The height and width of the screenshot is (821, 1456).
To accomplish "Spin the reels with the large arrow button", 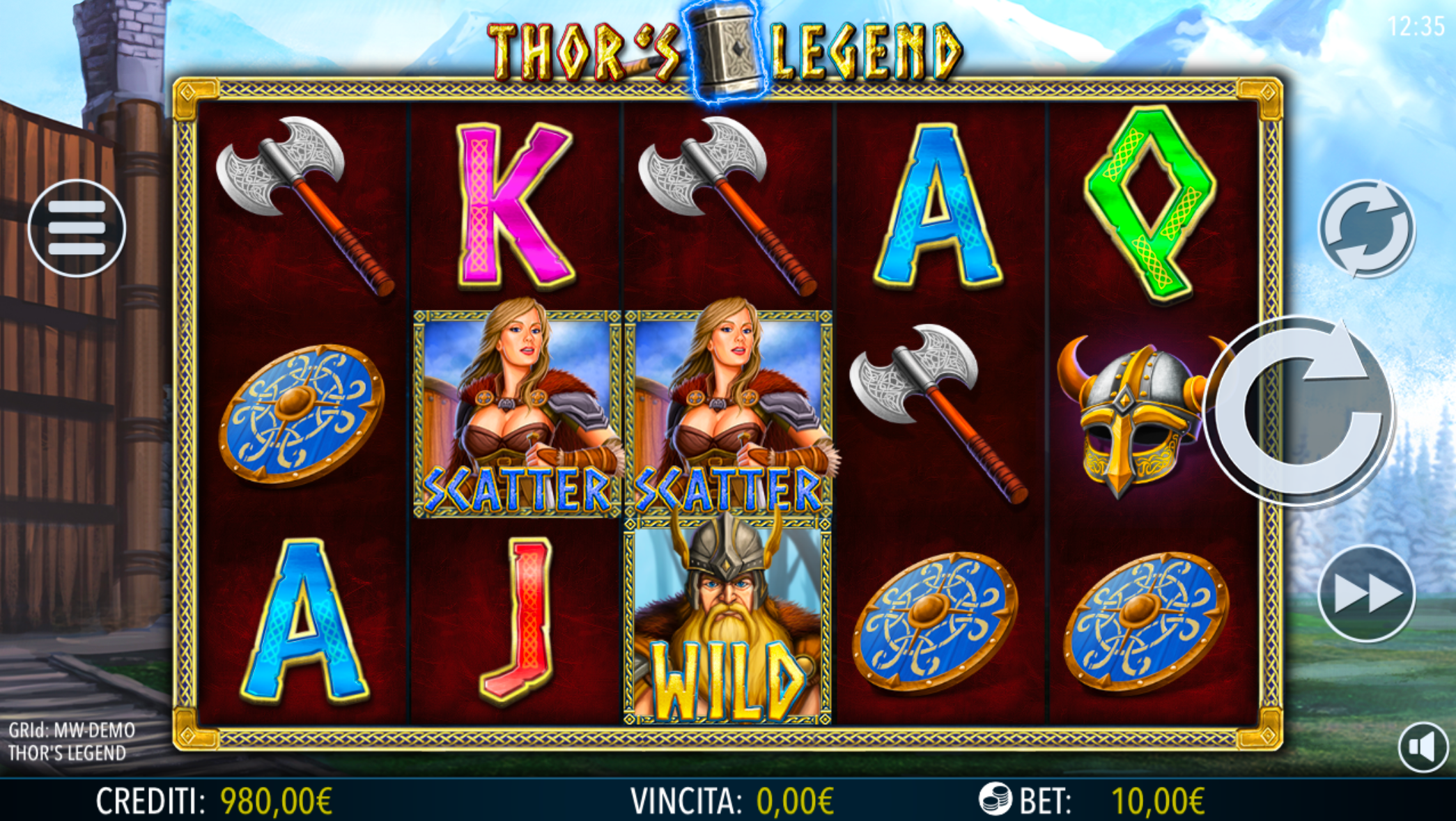I will coord(1300,411).
